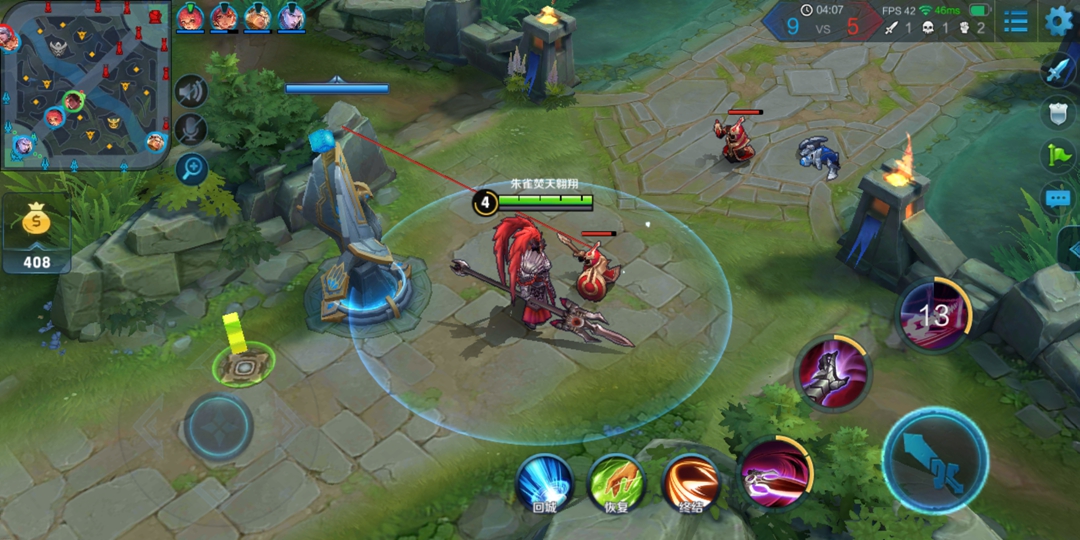Screen dimensions: 1080x540
Task: Tap the virtual movement joystick
Action: 218,427
